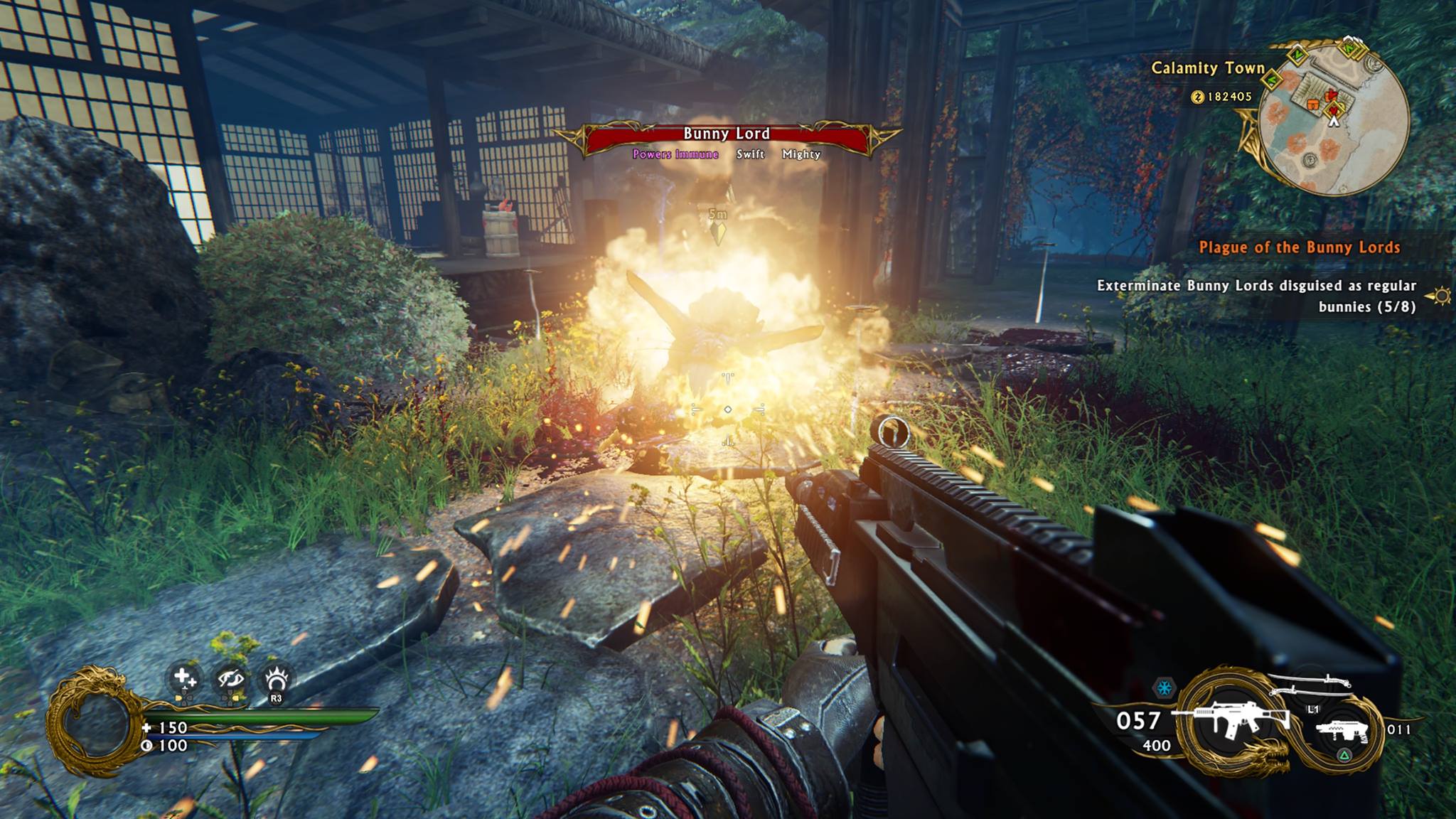The height and width of the screenshot is (819, 1456).
Task: Click the golden dragon portrait ring
Action: (x=94, y=721)
